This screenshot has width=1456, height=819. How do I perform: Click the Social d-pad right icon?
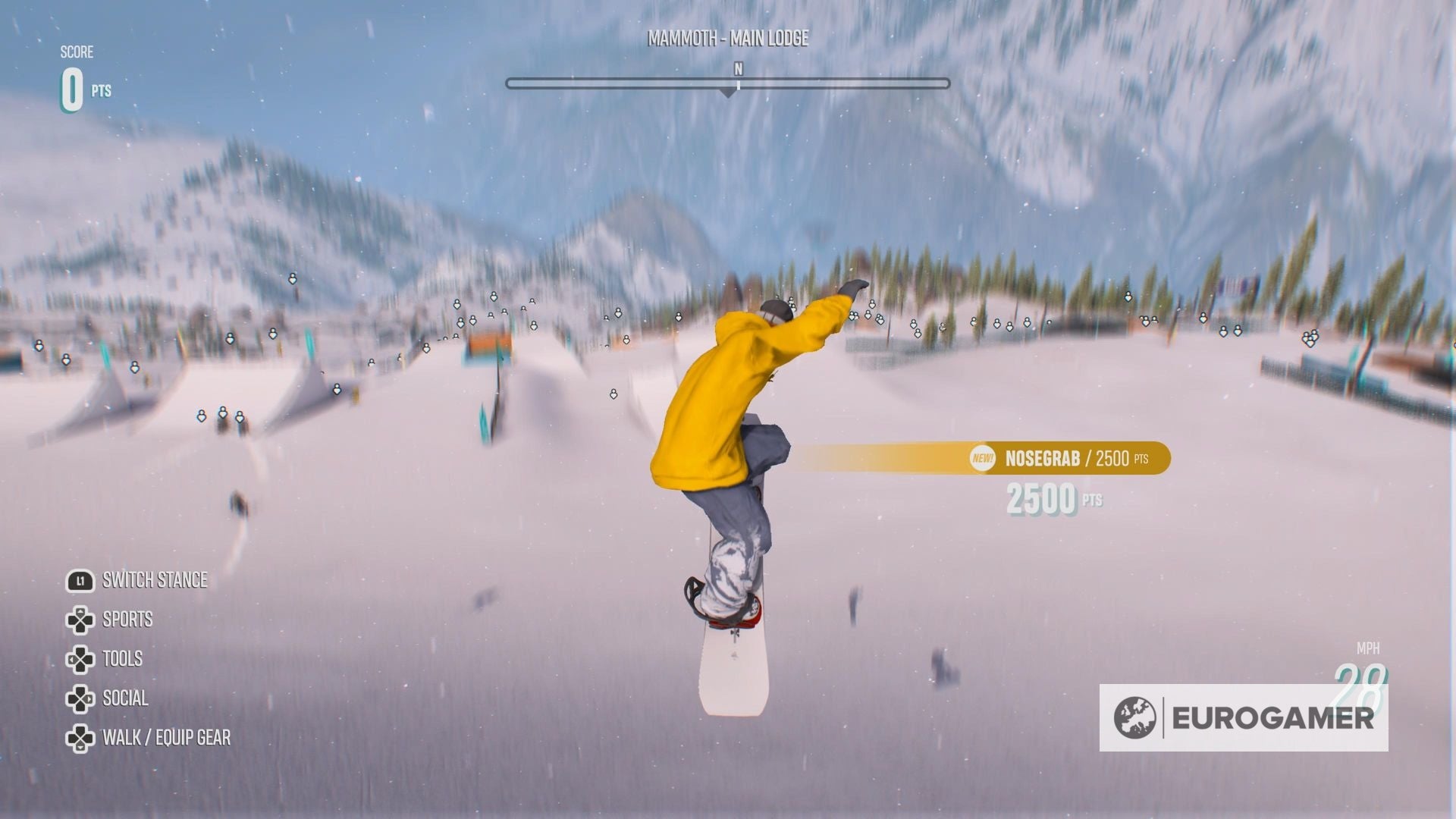pos(80,698)
